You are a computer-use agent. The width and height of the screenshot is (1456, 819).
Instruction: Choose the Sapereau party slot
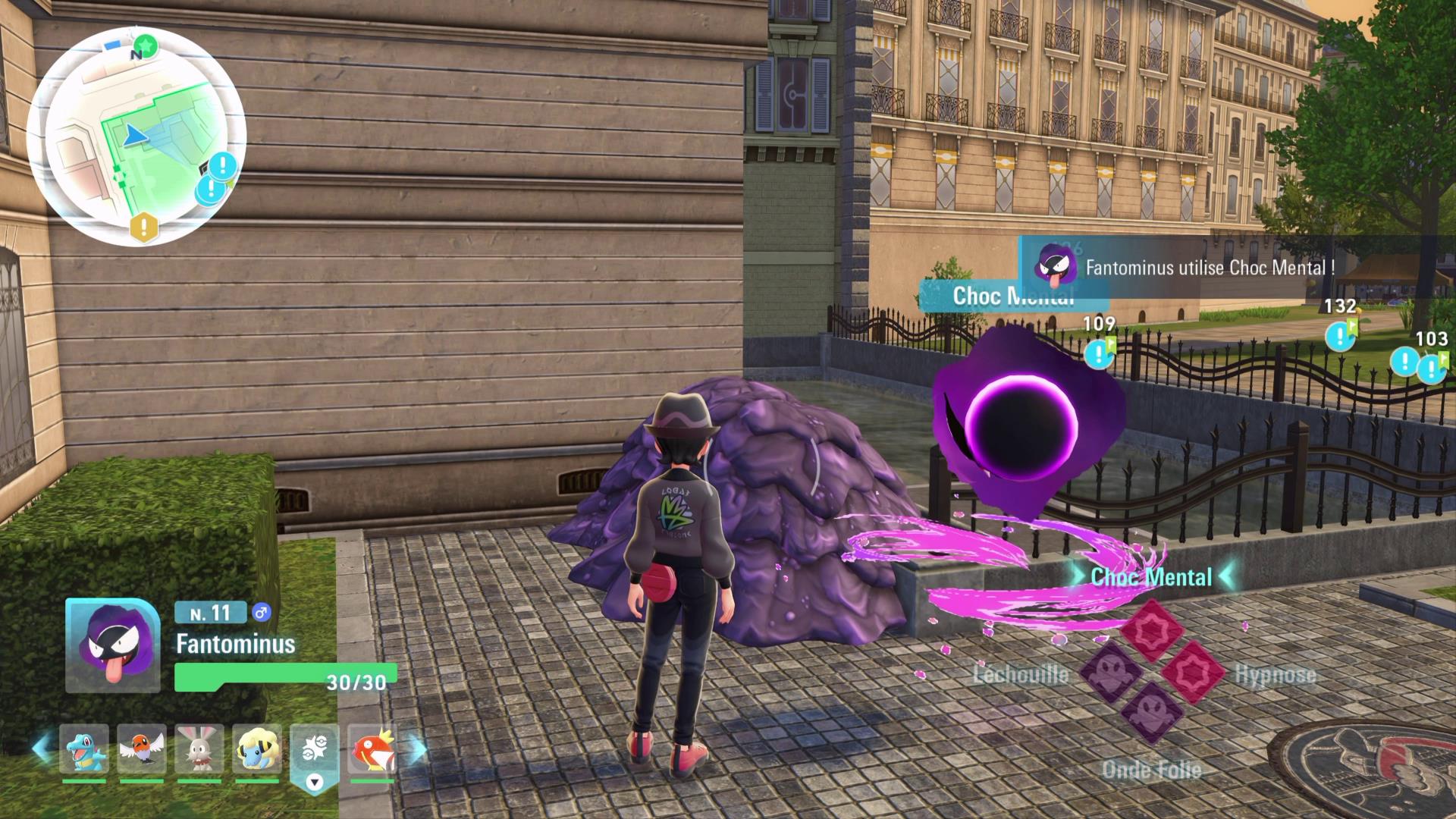[199, 748]
